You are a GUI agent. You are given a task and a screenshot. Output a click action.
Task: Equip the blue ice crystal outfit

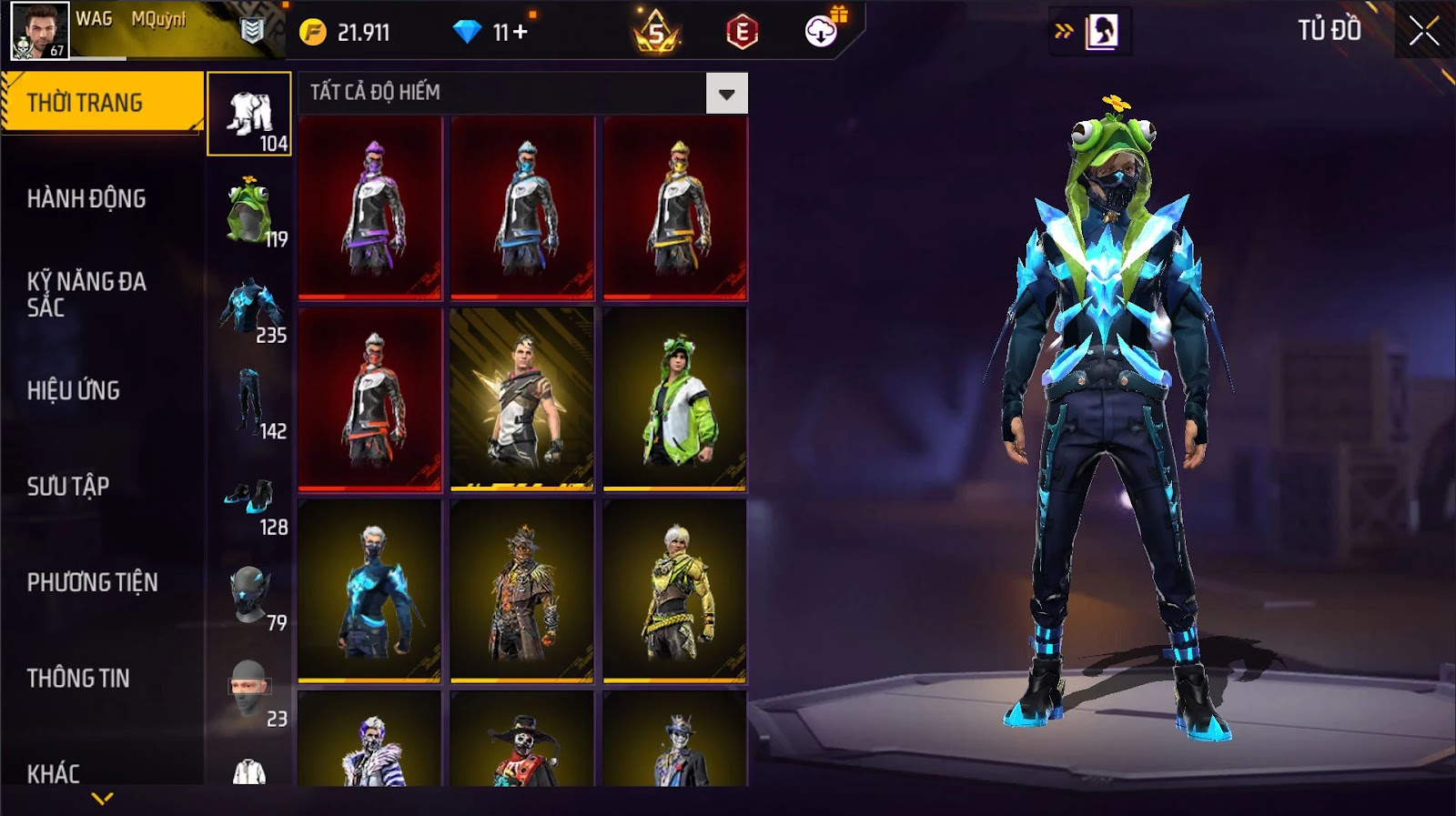point(370,590)
